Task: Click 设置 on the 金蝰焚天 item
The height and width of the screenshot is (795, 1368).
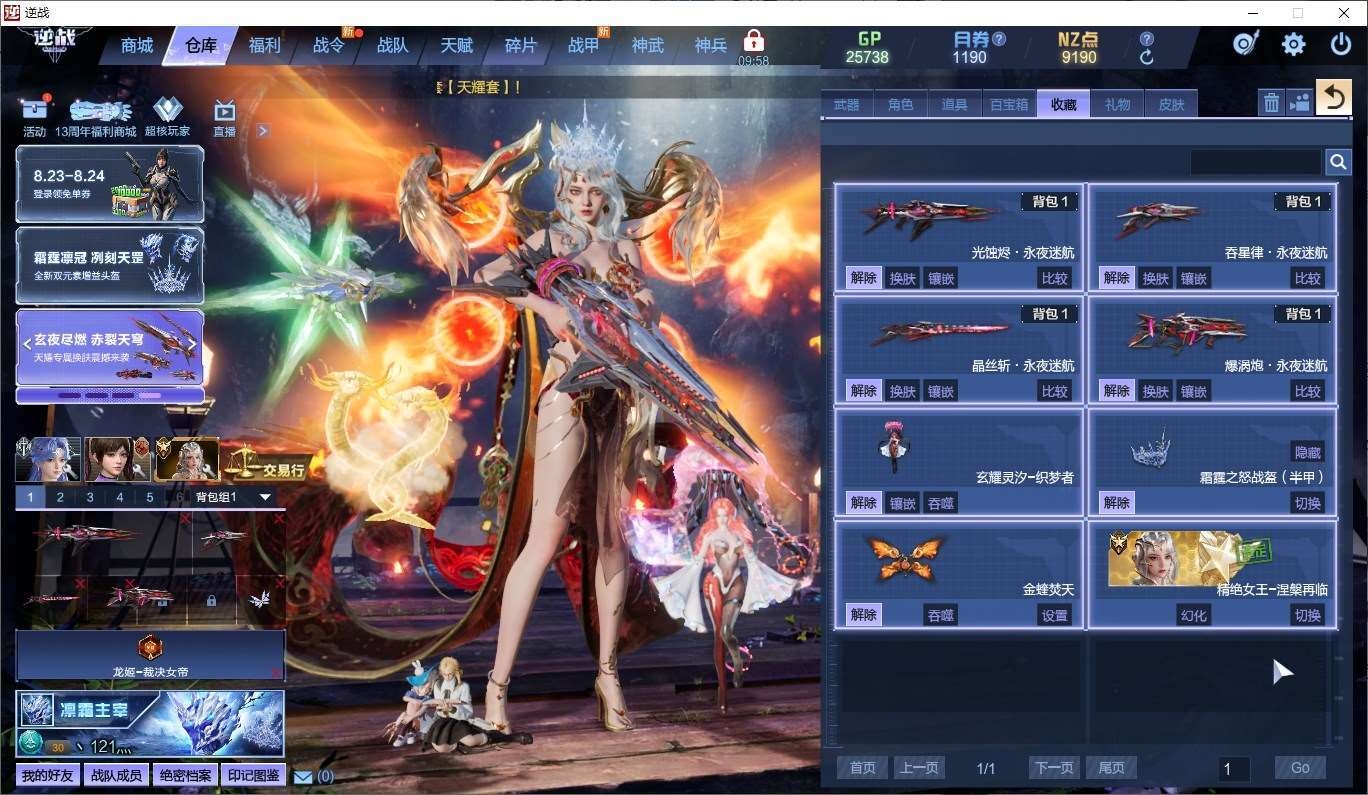Action: 1055,615
